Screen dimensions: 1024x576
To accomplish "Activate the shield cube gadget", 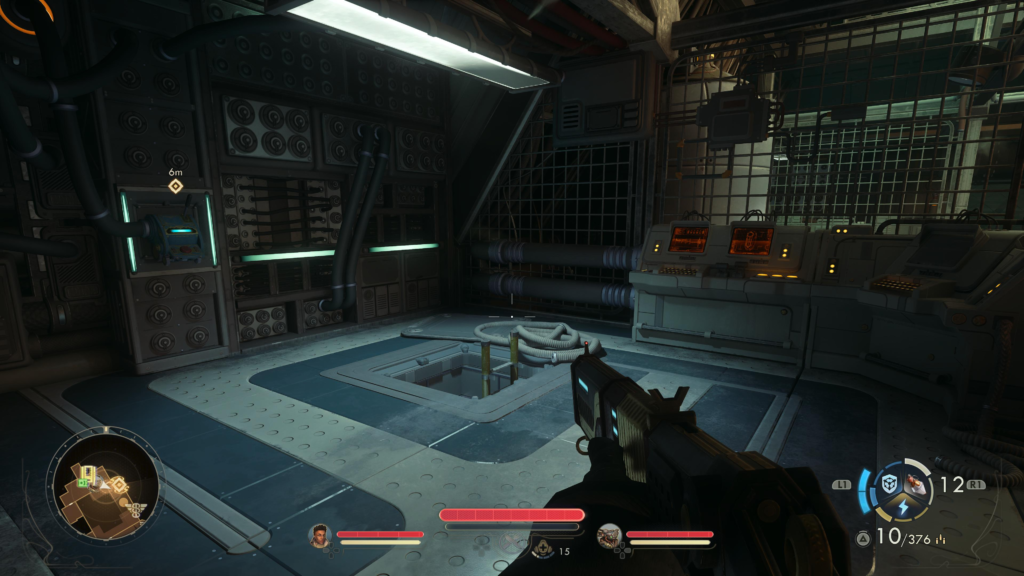I will 889,484.
